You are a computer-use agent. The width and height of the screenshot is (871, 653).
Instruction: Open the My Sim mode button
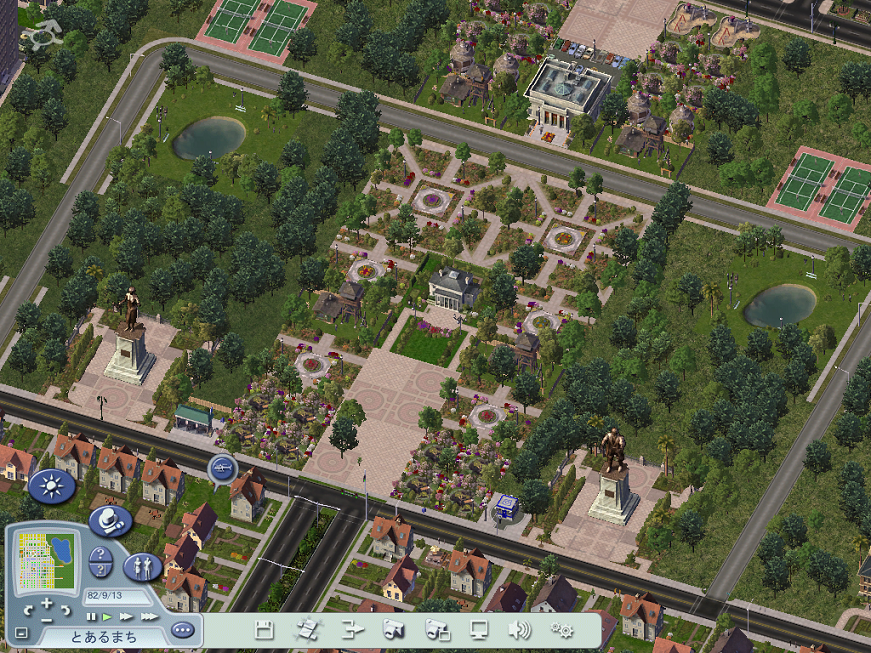tap(142, 567)
